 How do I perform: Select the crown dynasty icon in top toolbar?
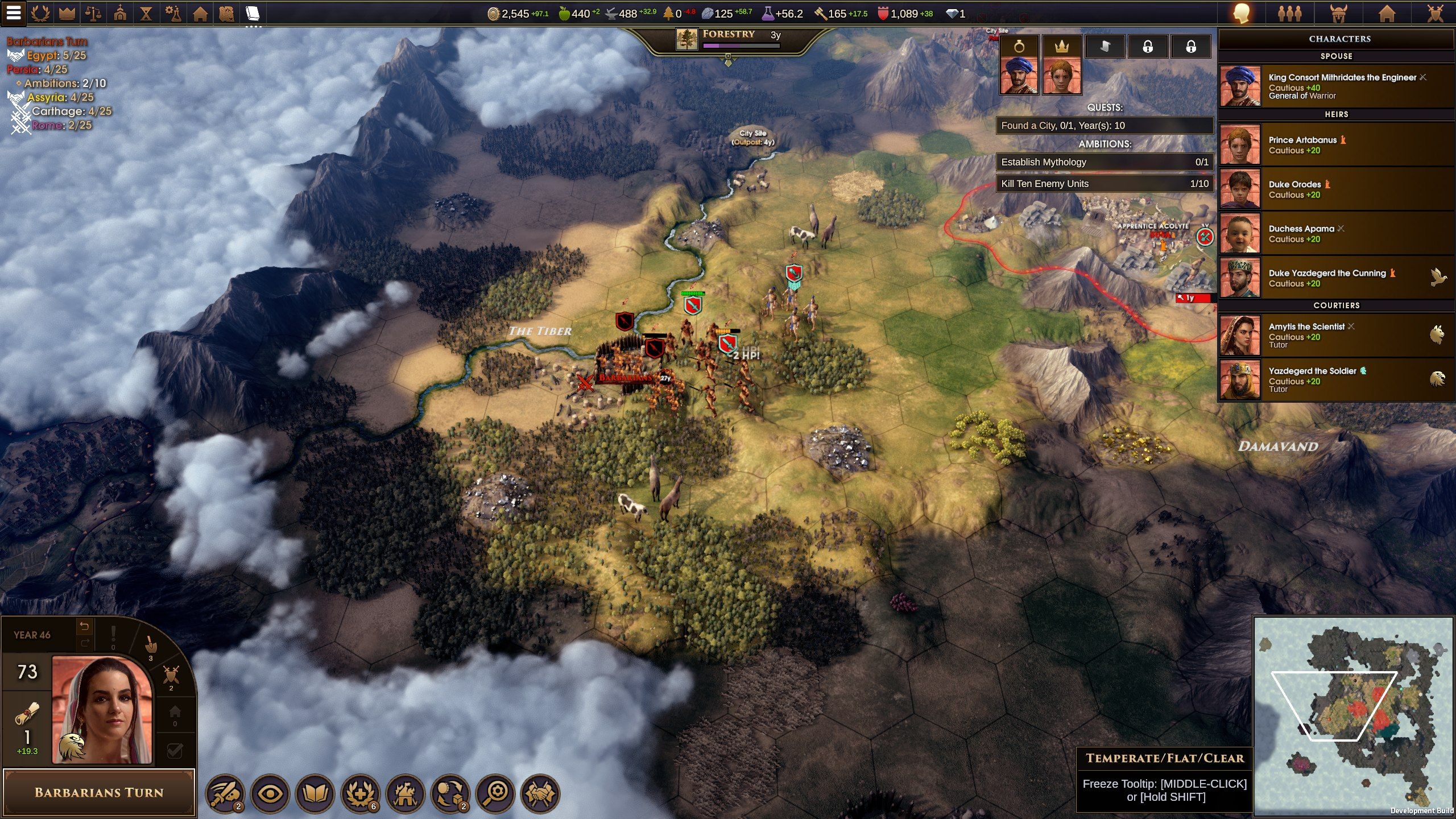tap(67, 13)
